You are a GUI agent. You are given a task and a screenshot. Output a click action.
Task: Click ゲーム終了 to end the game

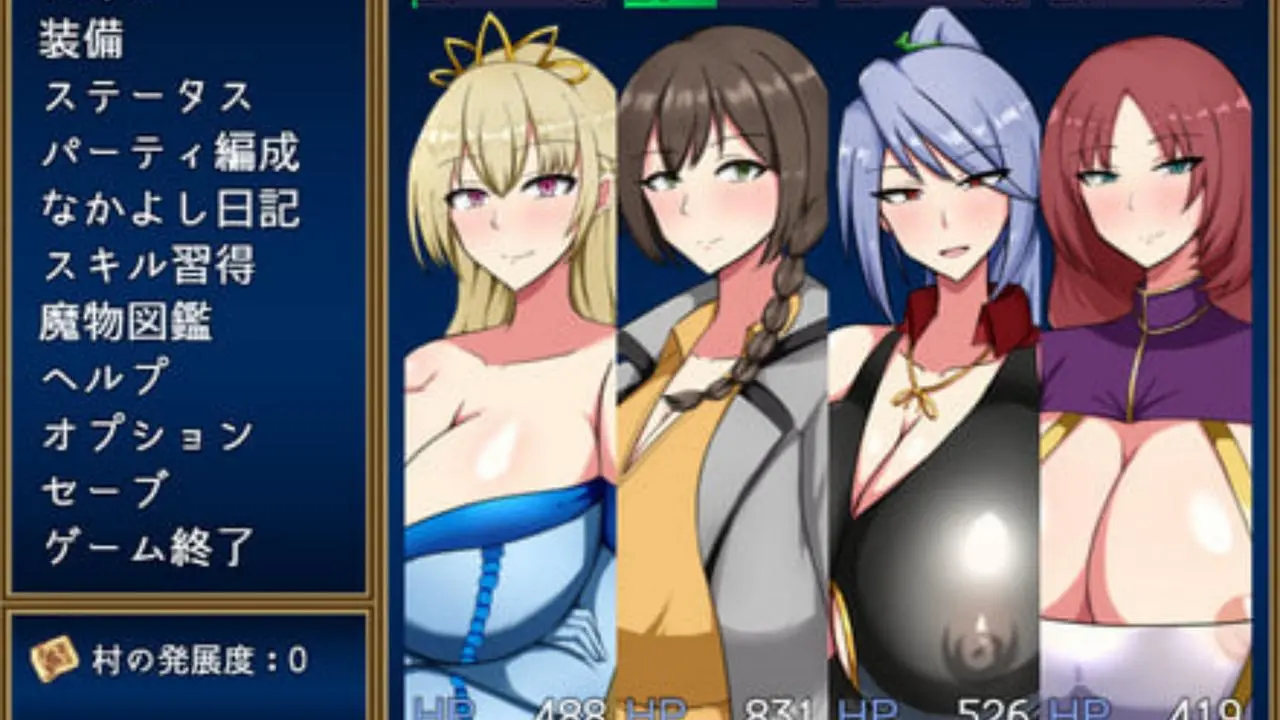click(x=148, y=547)
